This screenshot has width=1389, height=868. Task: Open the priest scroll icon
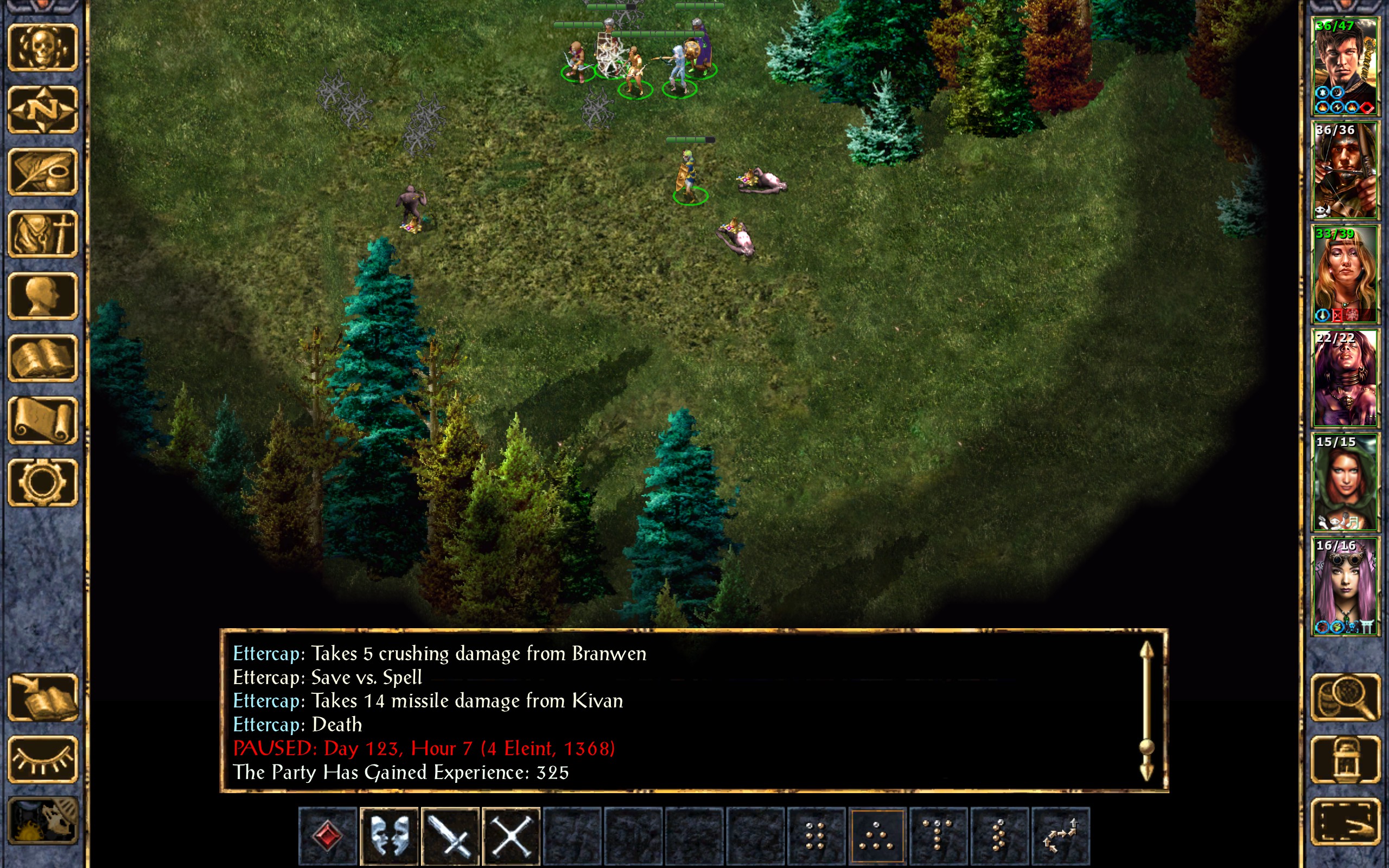pyautogui.click(x=43, y=420)
